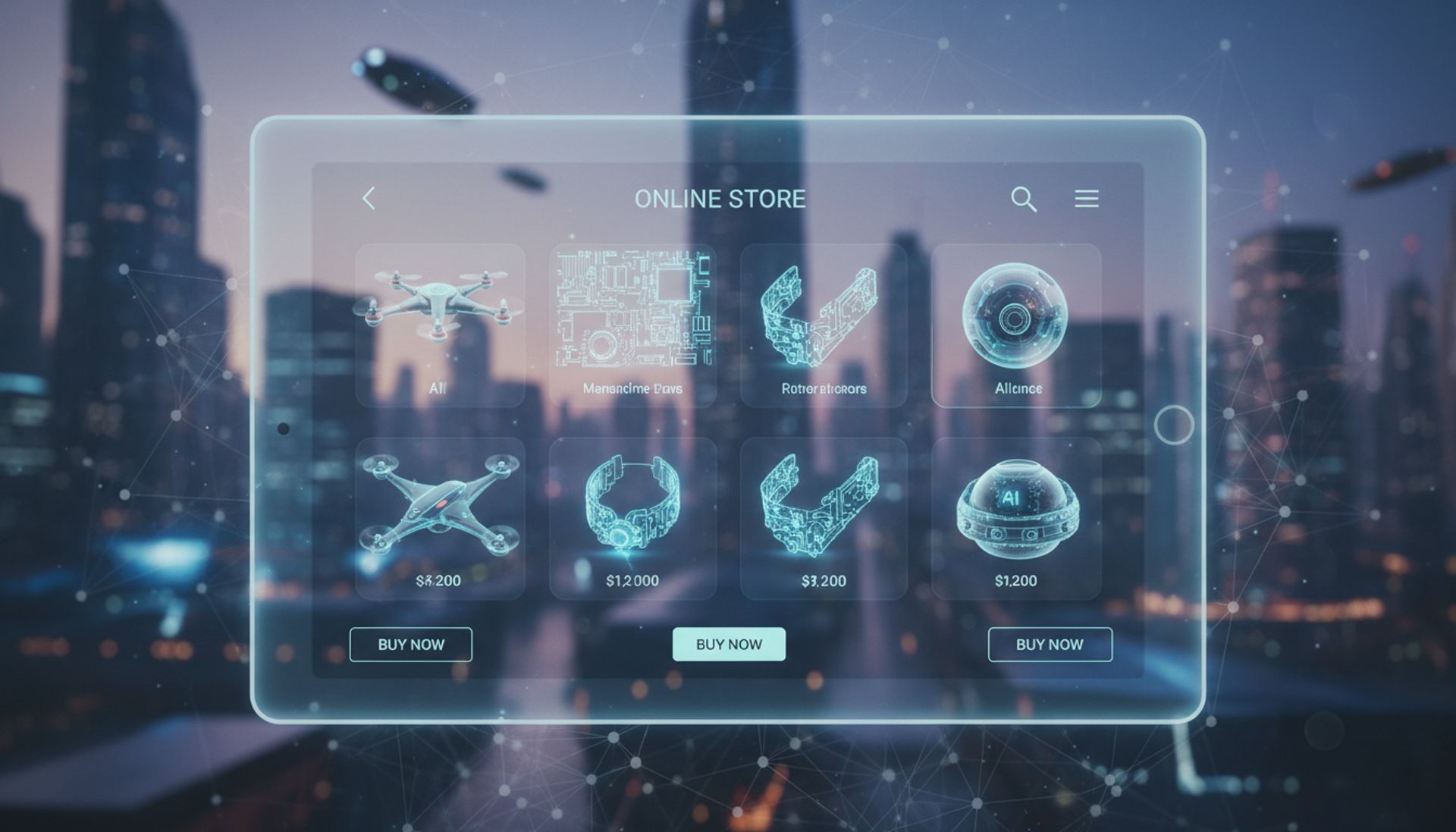This screenshot has width=1456, height=832.
Task: Go back using the arrow icon
Action: tap(369, 199)
